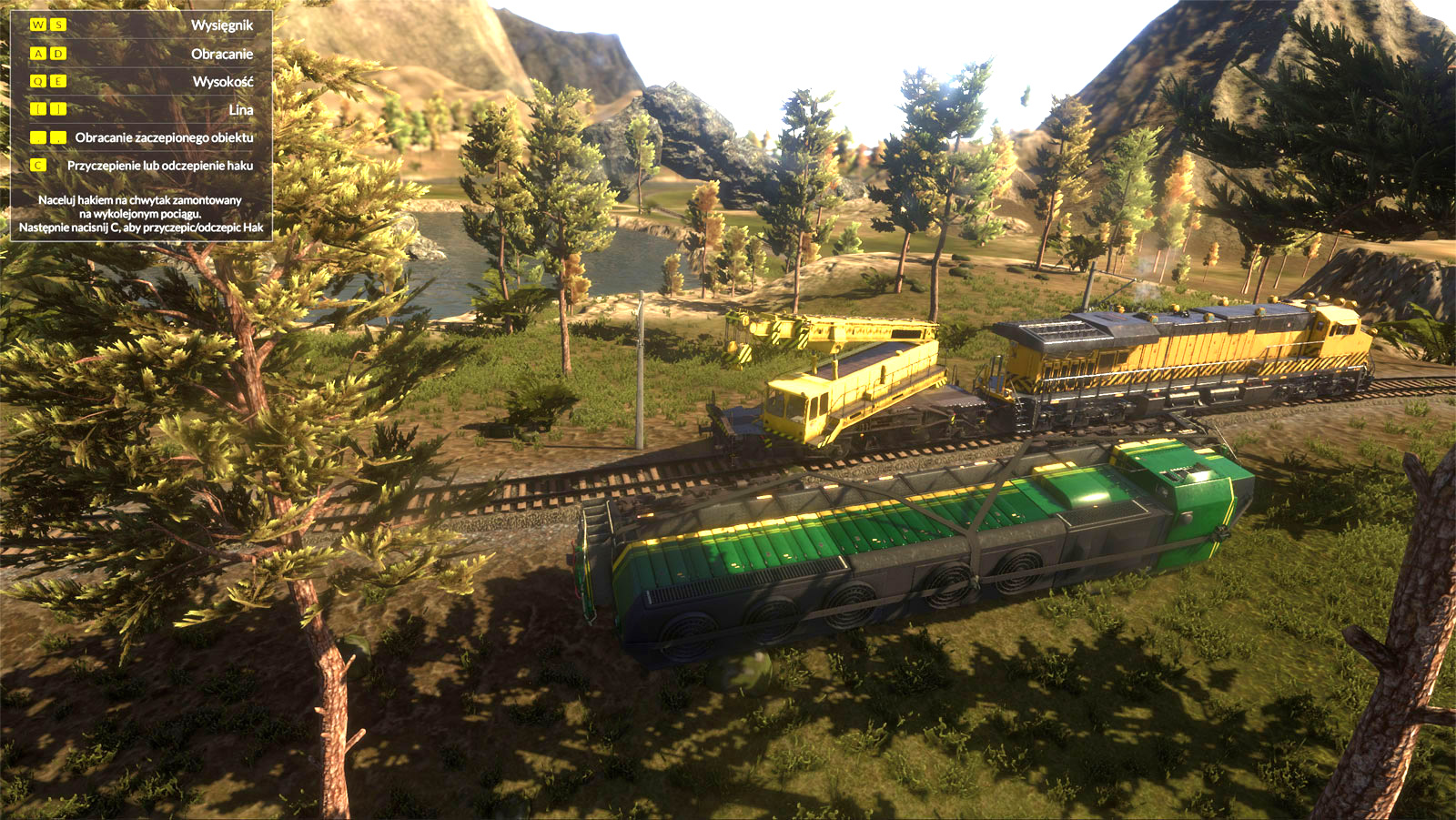The image size is (1456, 820).
Task: Click the D key badge in Obracanie row
Action: tap(57, 54)
